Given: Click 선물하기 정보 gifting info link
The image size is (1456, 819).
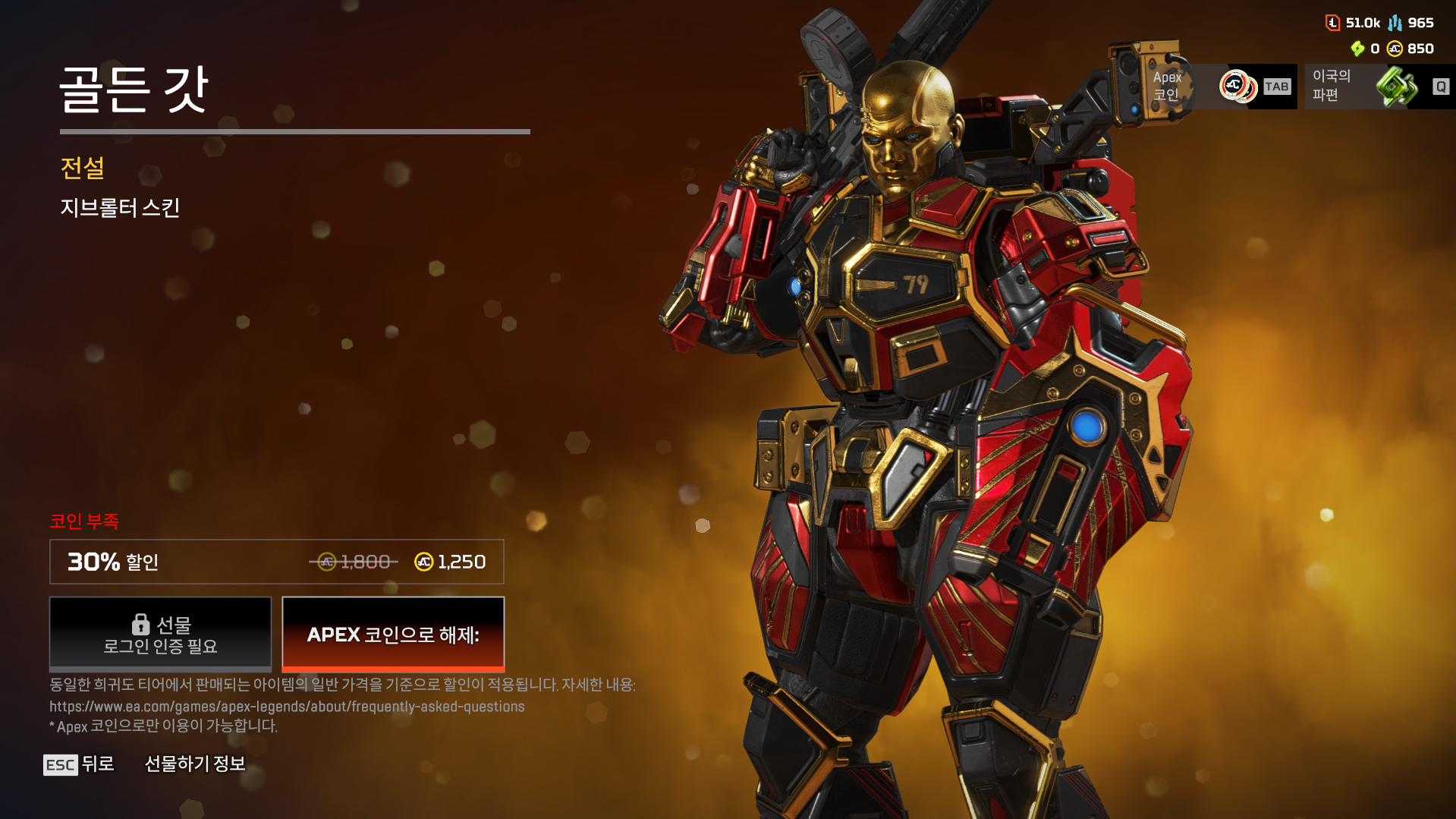Looking at the screenshot, I should (196, 764).
